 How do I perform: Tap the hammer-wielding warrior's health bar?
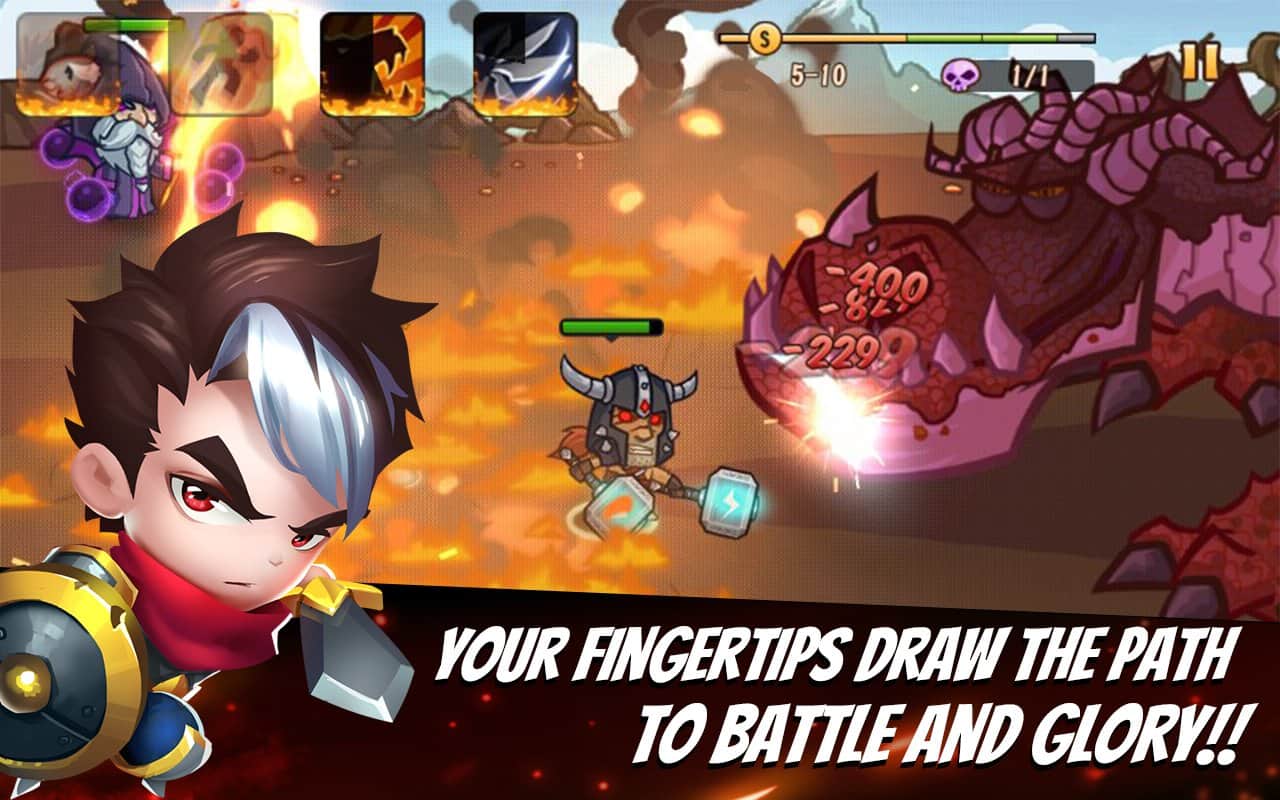[612, 327]
